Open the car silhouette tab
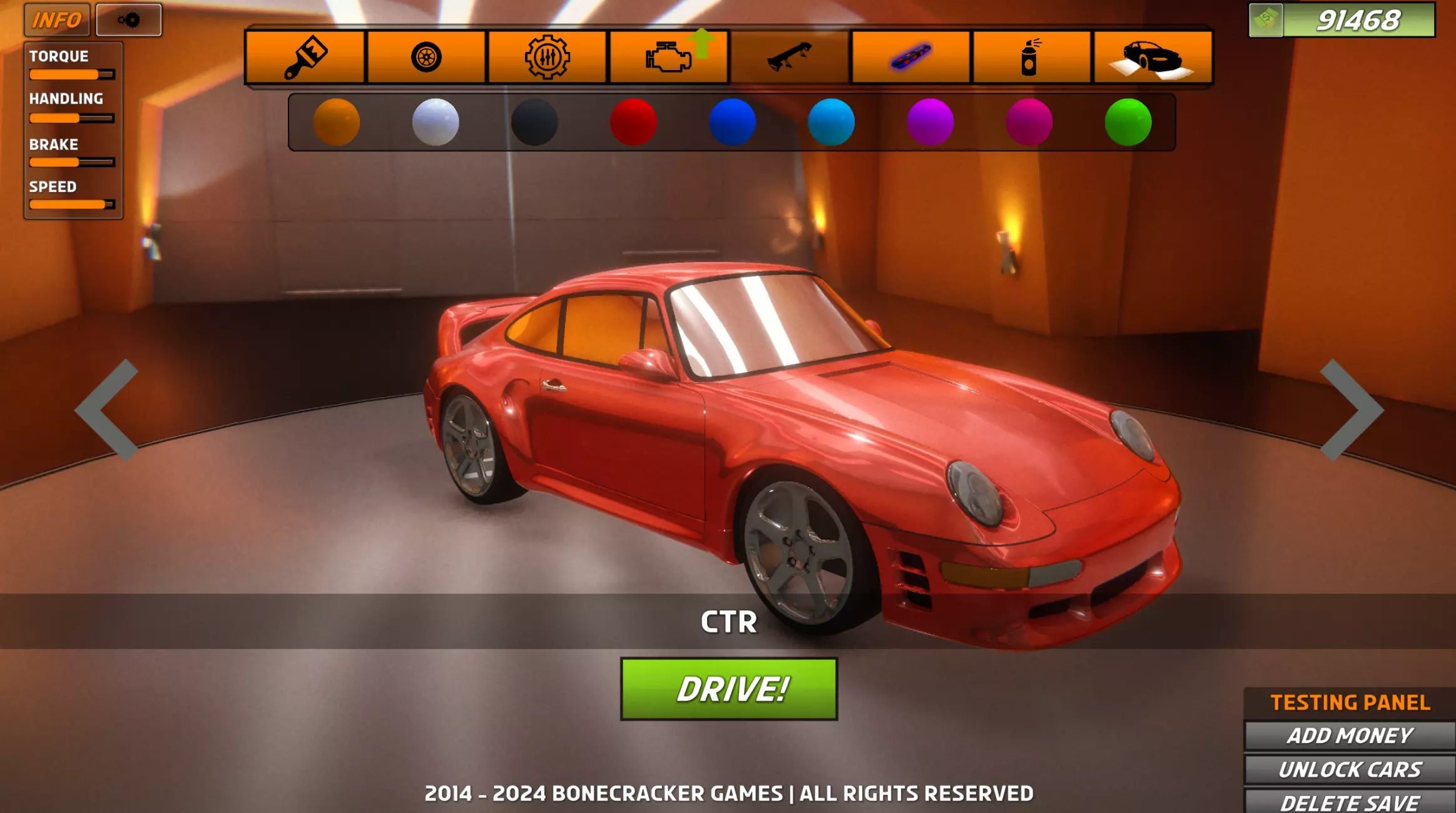 (x=1152, y=57)
